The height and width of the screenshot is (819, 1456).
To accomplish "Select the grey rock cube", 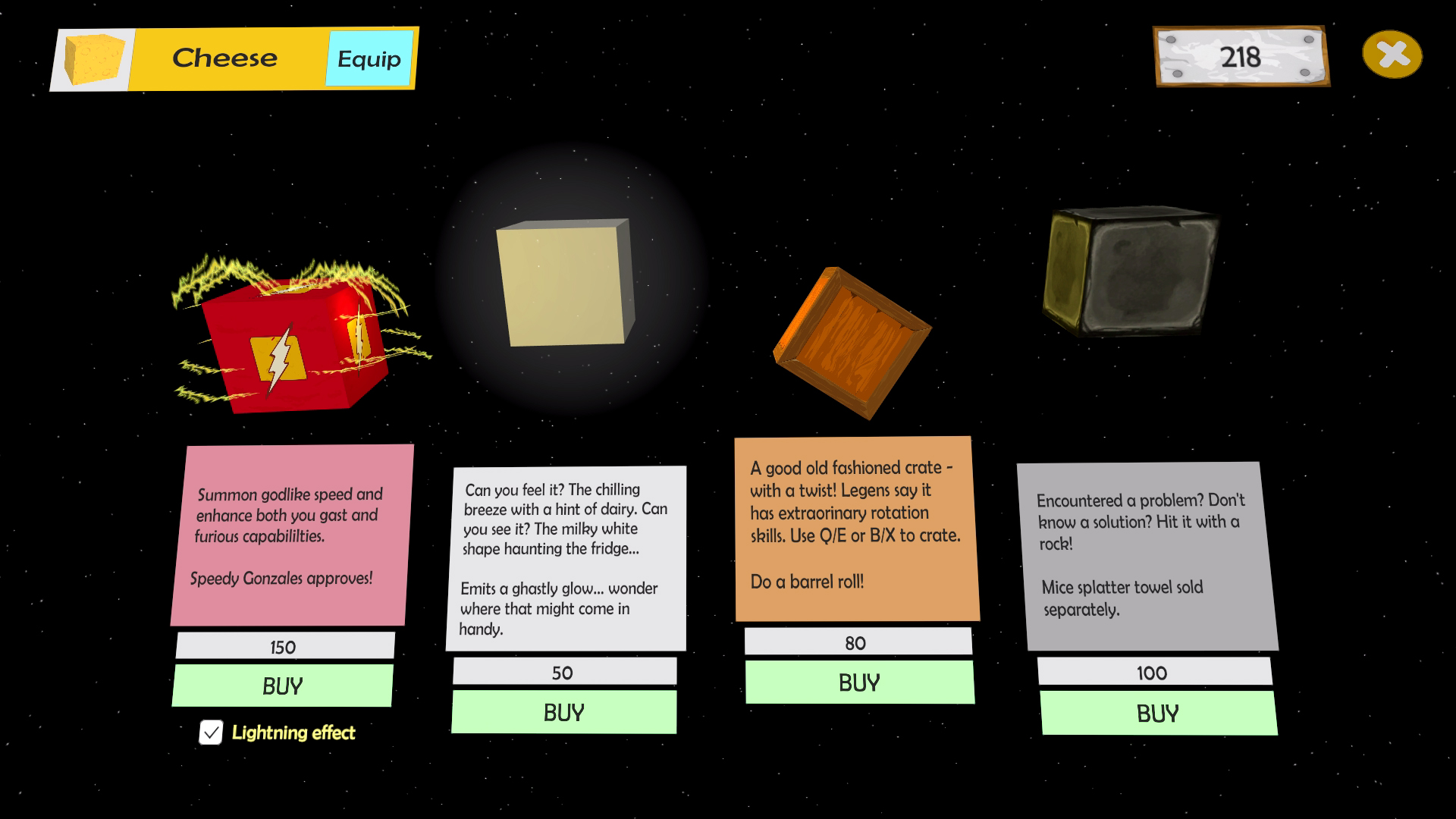I will pyautogui.click(x=1134, y=273).
